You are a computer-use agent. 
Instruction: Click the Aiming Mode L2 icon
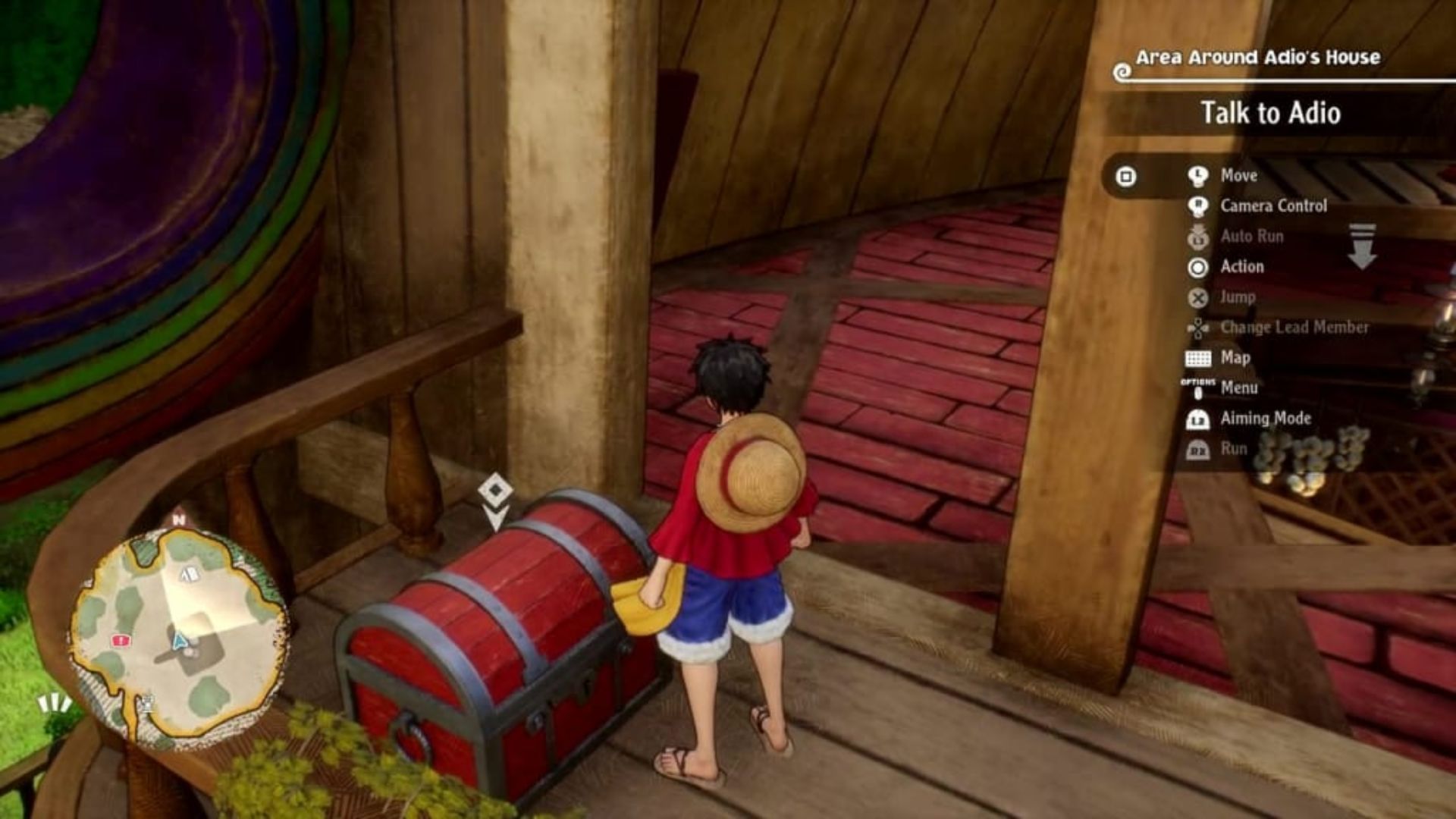point(1198,419)
